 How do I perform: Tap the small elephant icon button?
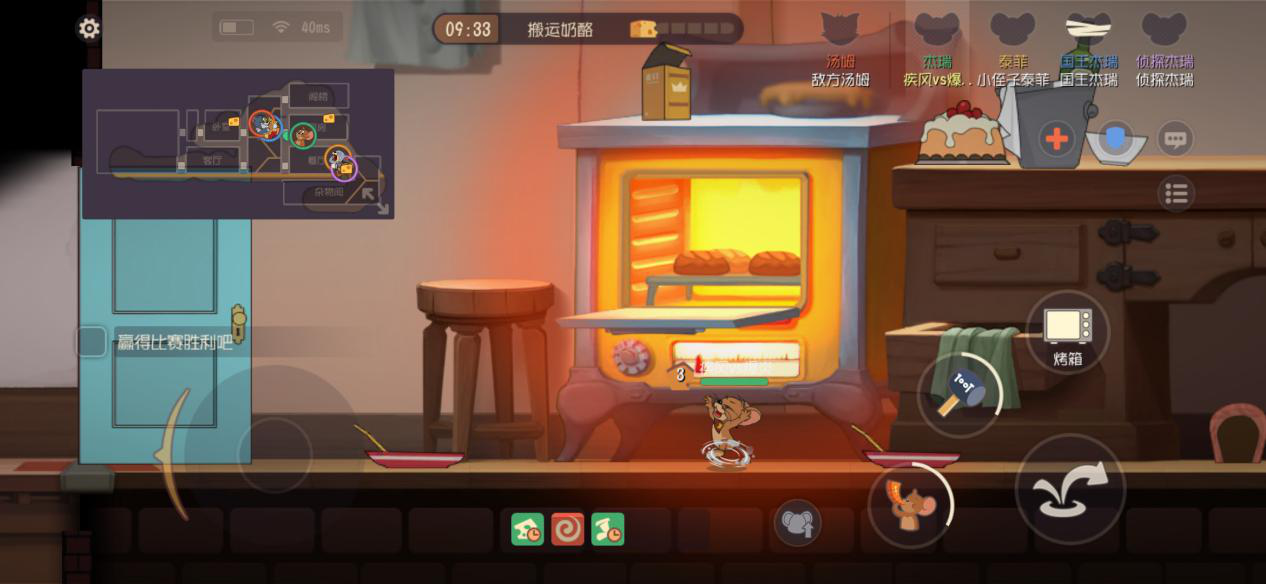(797, 523)
